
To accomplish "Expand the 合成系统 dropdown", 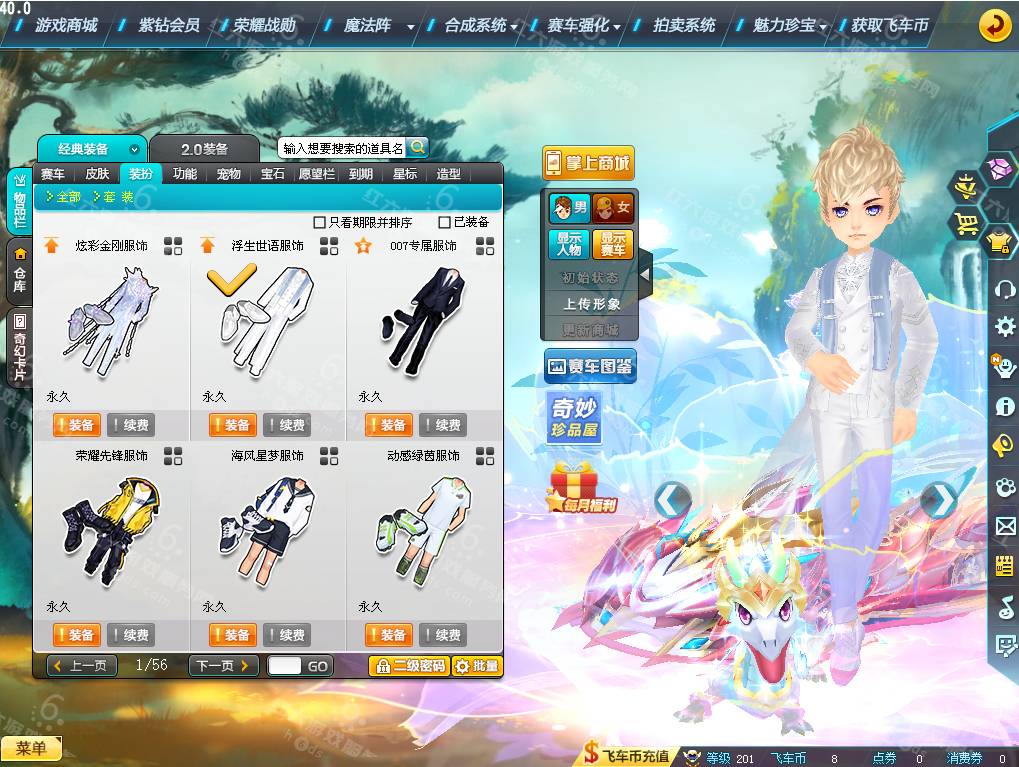I will point(481,25).
